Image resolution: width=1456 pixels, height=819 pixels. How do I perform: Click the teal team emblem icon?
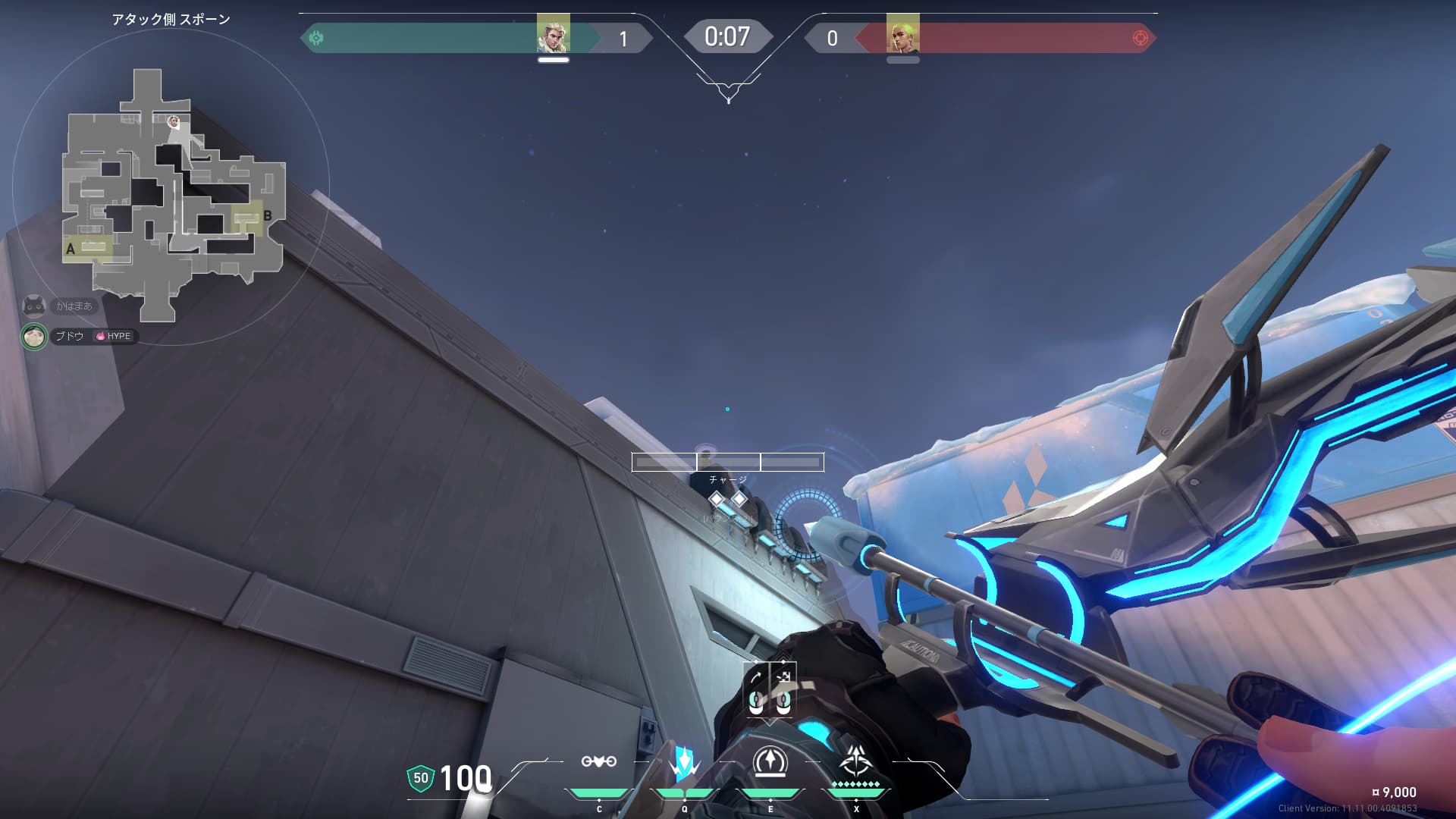click(x=316, y=38)
